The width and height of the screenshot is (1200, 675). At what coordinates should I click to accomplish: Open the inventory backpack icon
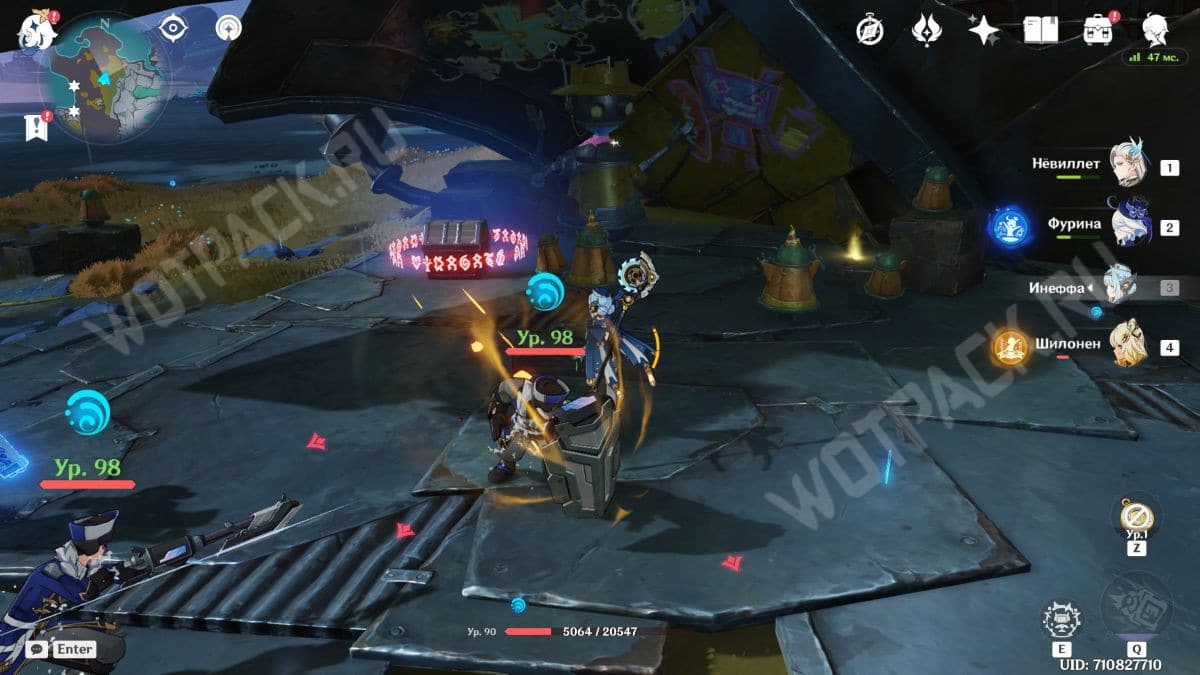coord(1099,30)
